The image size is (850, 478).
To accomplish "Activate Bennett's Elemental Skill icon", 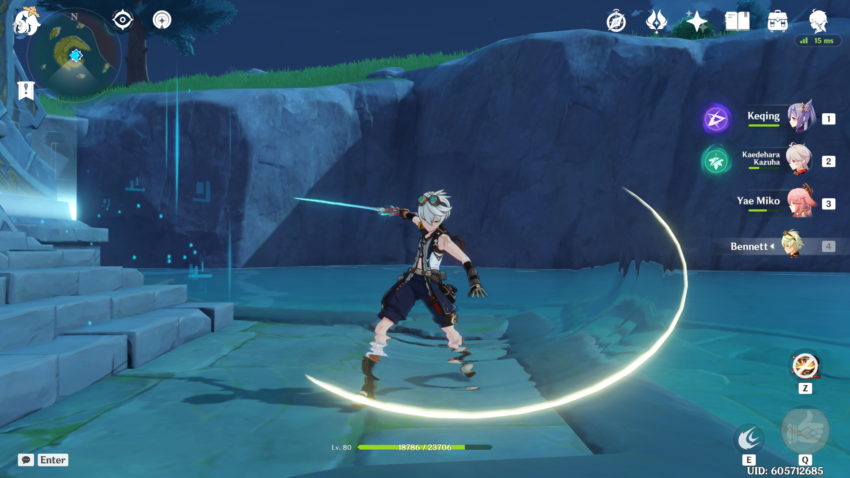I will click(749, 438).
